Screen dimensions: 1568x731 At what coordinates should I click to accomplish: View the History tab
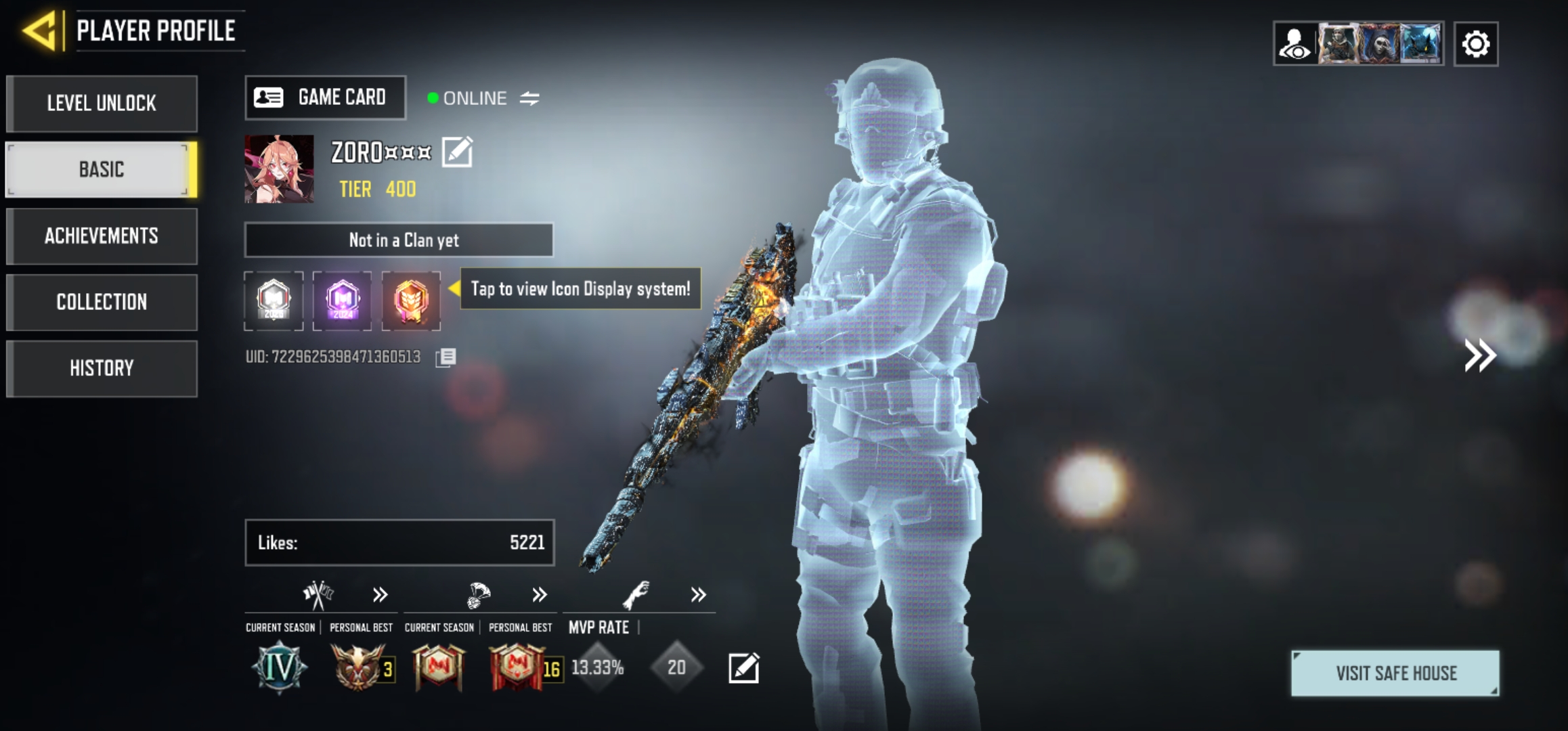click(x=102, y=368)
